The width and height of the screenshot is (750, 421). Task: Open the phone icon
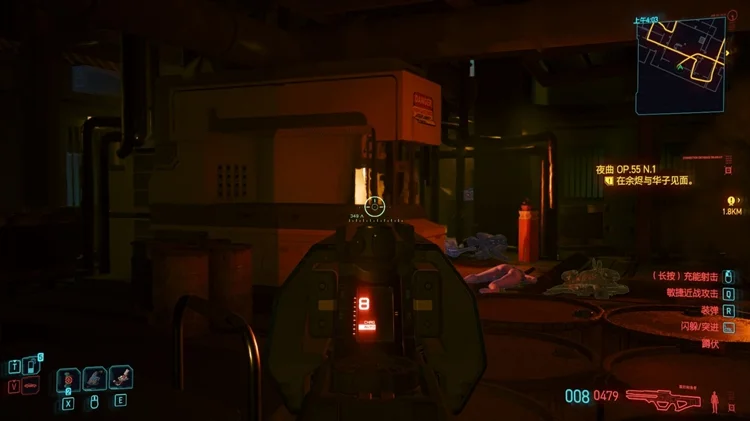click(x=29, y=366)
